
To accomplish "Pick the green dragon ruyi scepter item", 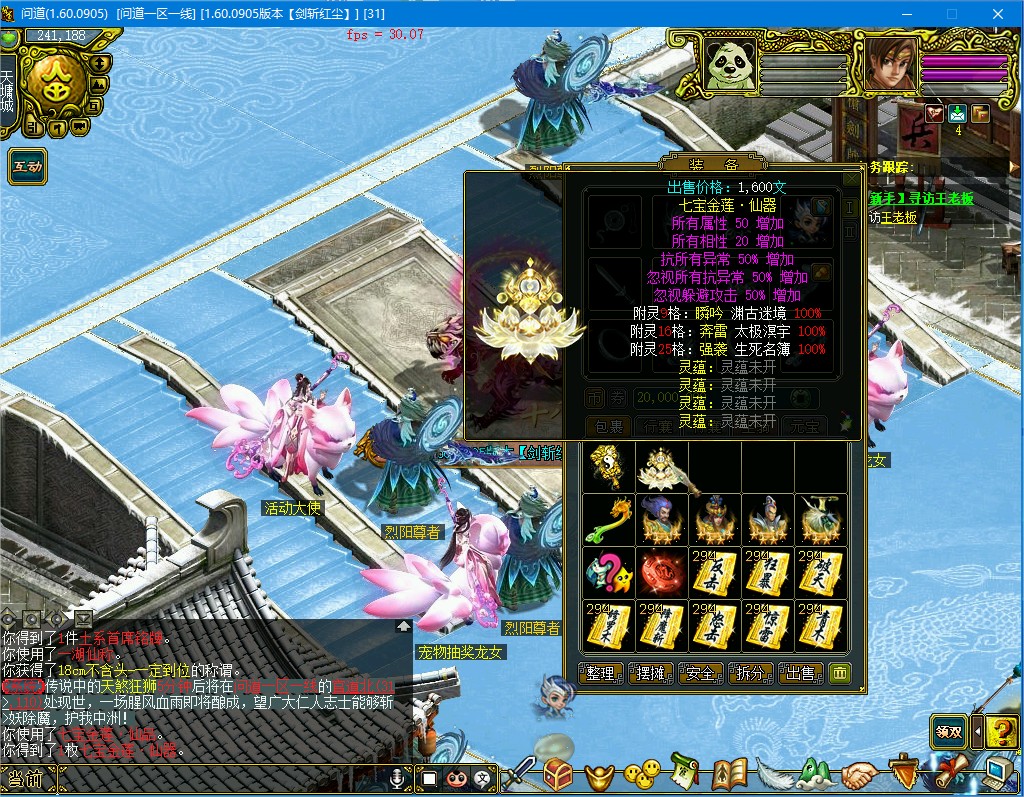I will point(608,519).
